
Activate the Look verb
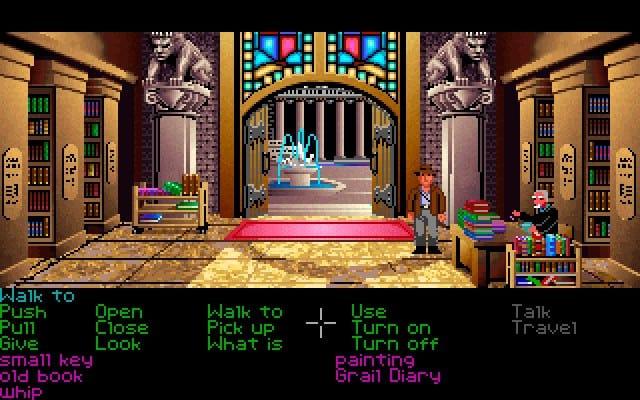[x=118, y=344]
